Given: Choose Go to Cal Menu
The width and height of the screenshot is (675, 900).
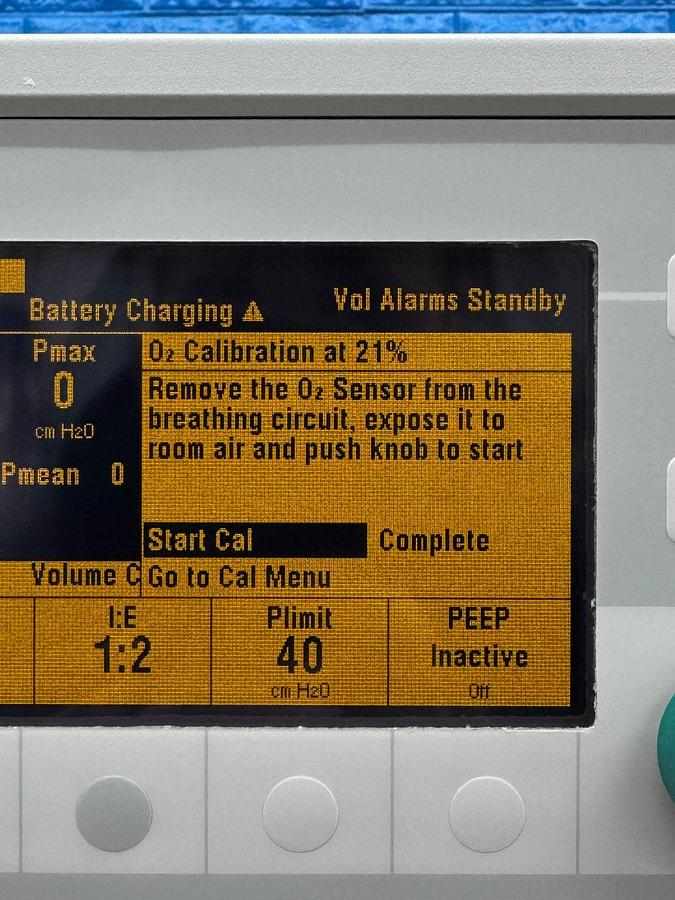Looking at the screenshot, I should click(240, 577).
